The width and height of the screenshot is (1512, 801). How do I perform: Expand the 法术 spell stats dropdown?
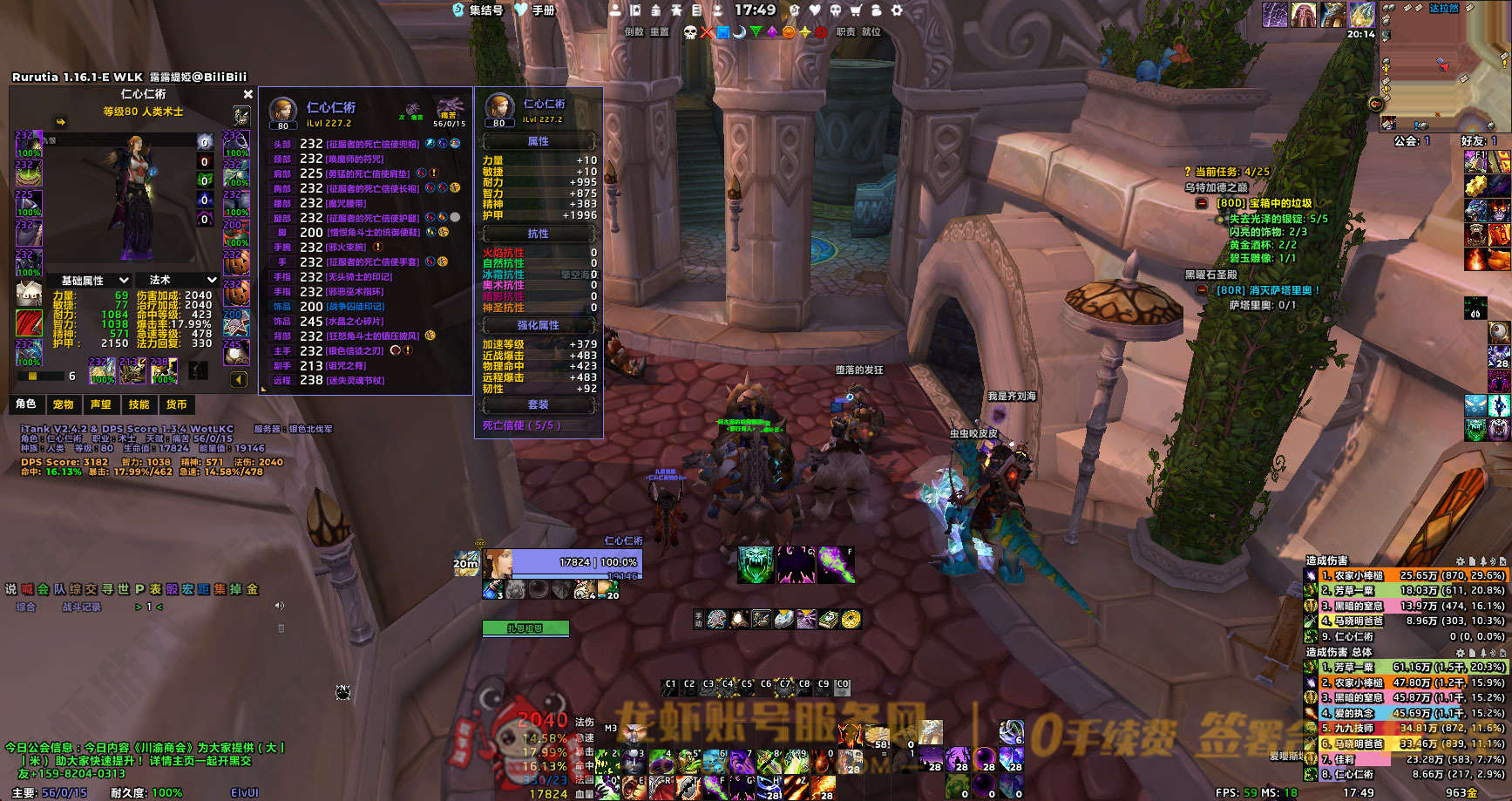click(x=182, y=281)
